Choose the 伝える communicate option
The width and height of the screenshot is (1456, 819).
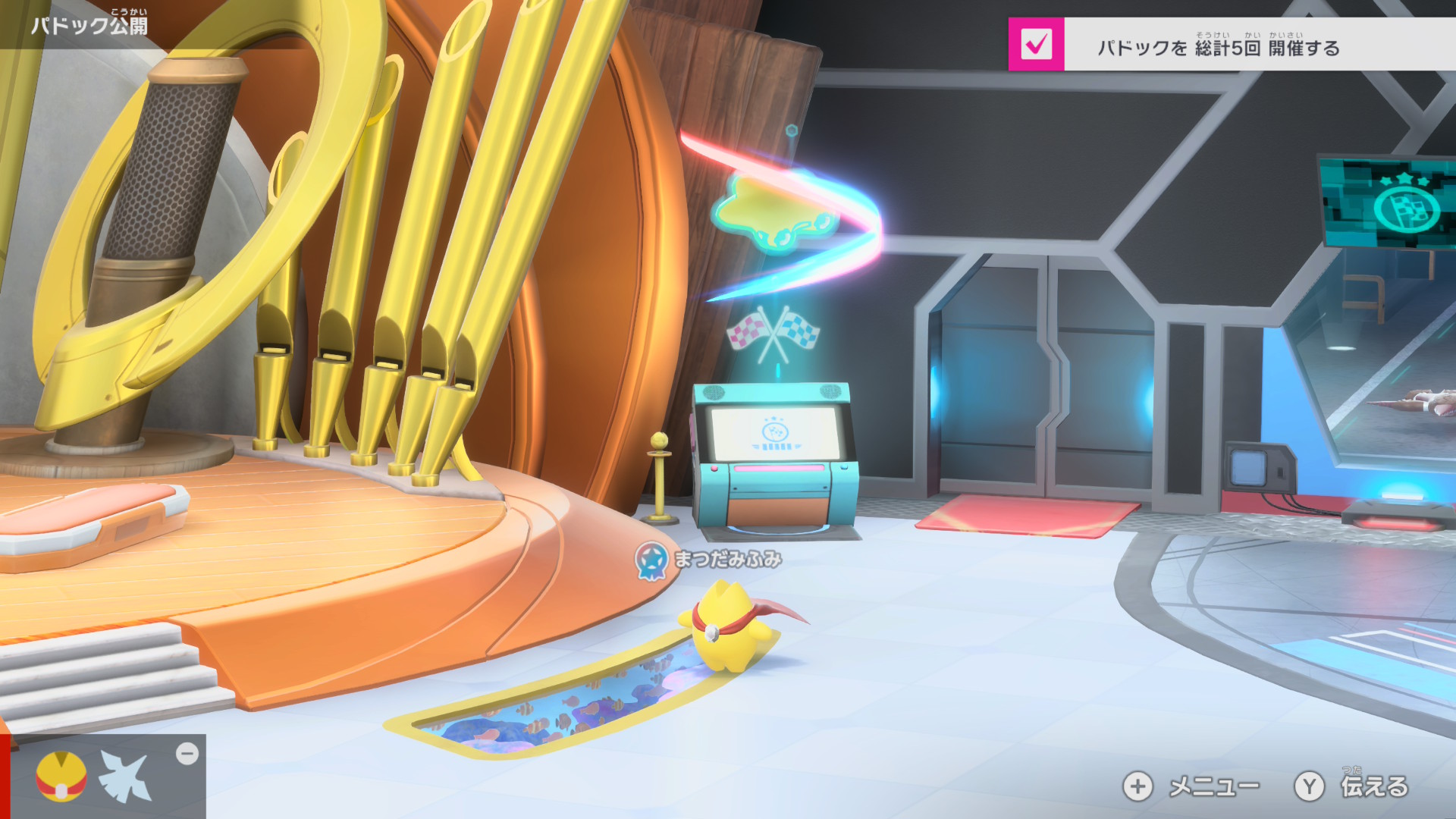(1351, 786)
